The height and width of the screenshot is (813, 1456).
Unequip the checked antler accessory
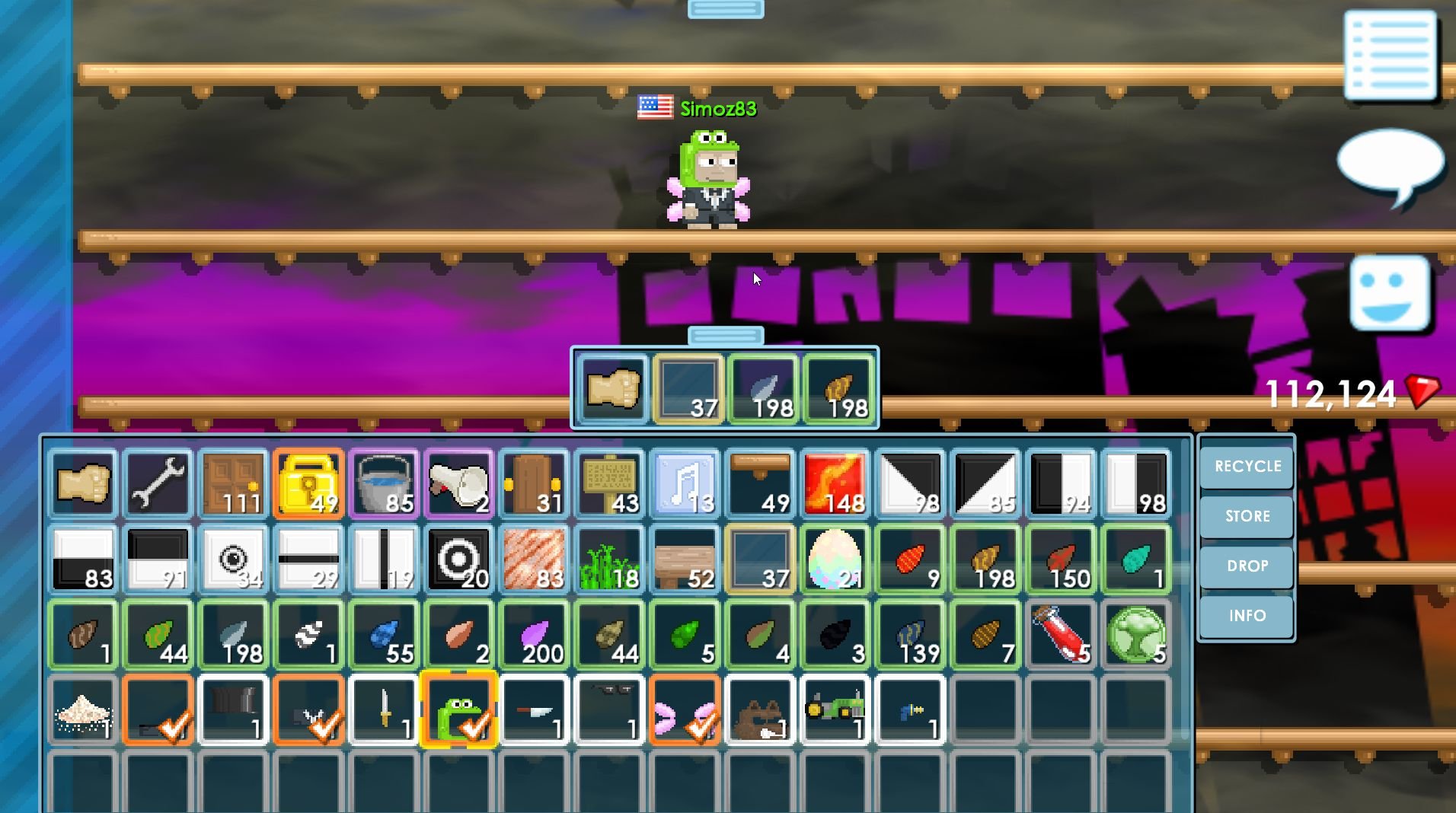pyautogui.click(x=307, y=710)
